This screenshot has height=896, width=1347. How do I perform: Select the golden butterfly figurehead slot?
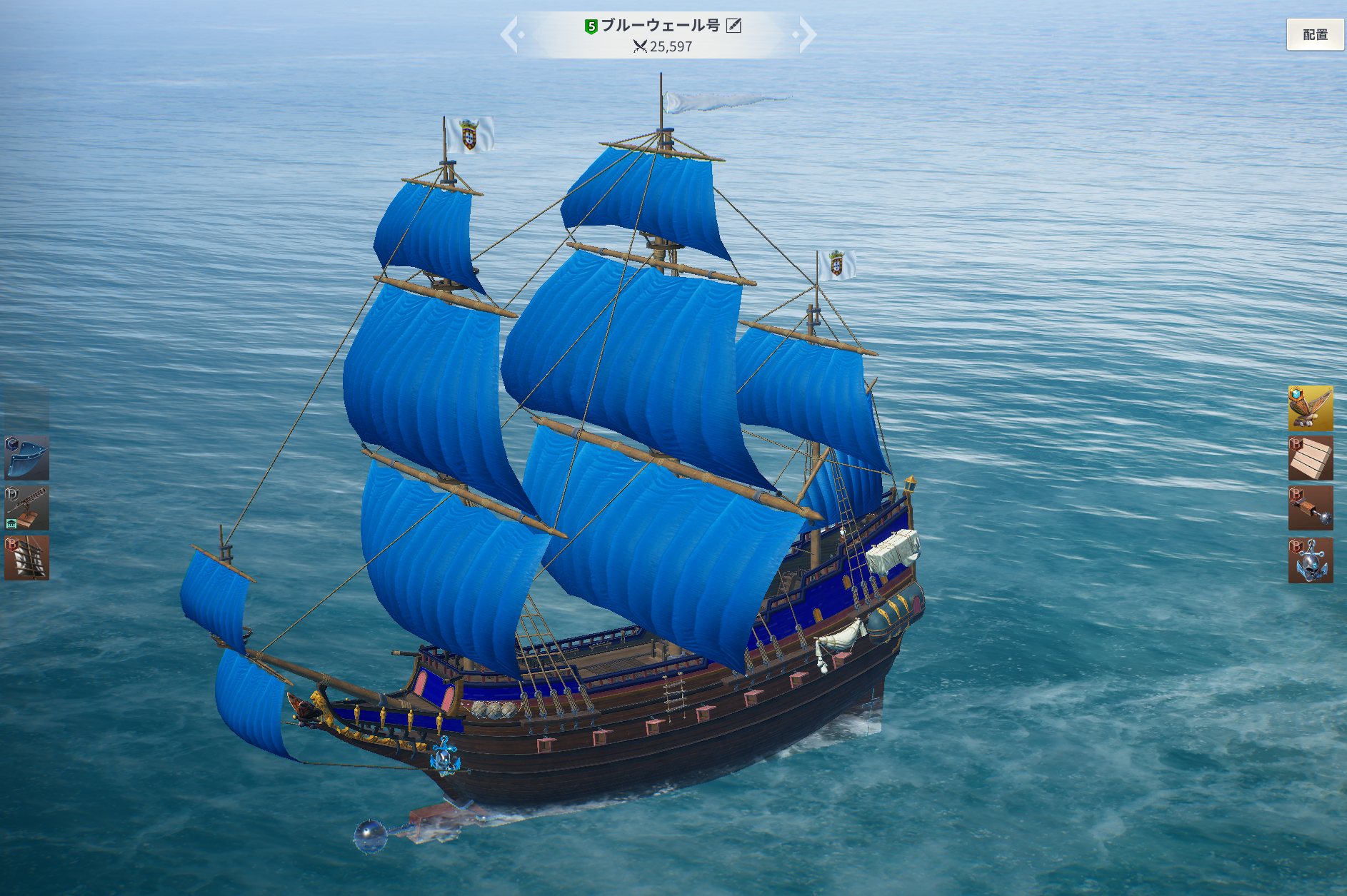(1310, 408)
